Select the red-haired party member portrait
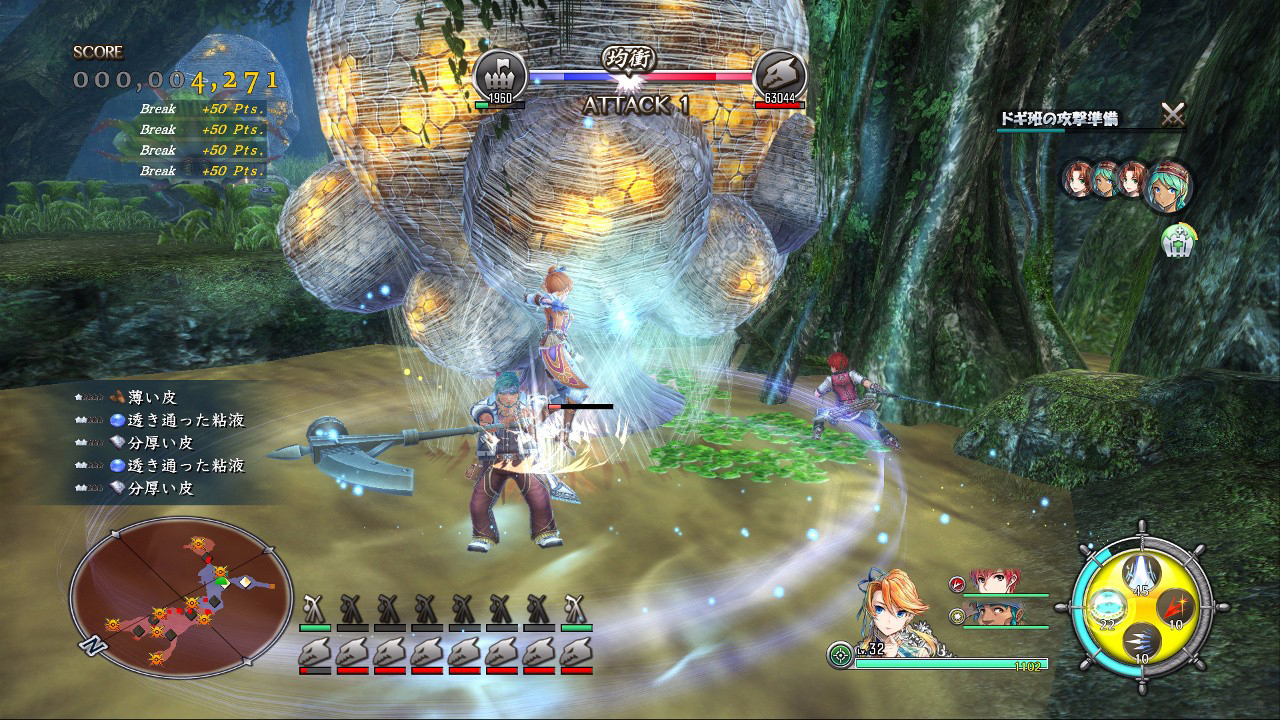1280x720 pixels. (x=994, y=584)
